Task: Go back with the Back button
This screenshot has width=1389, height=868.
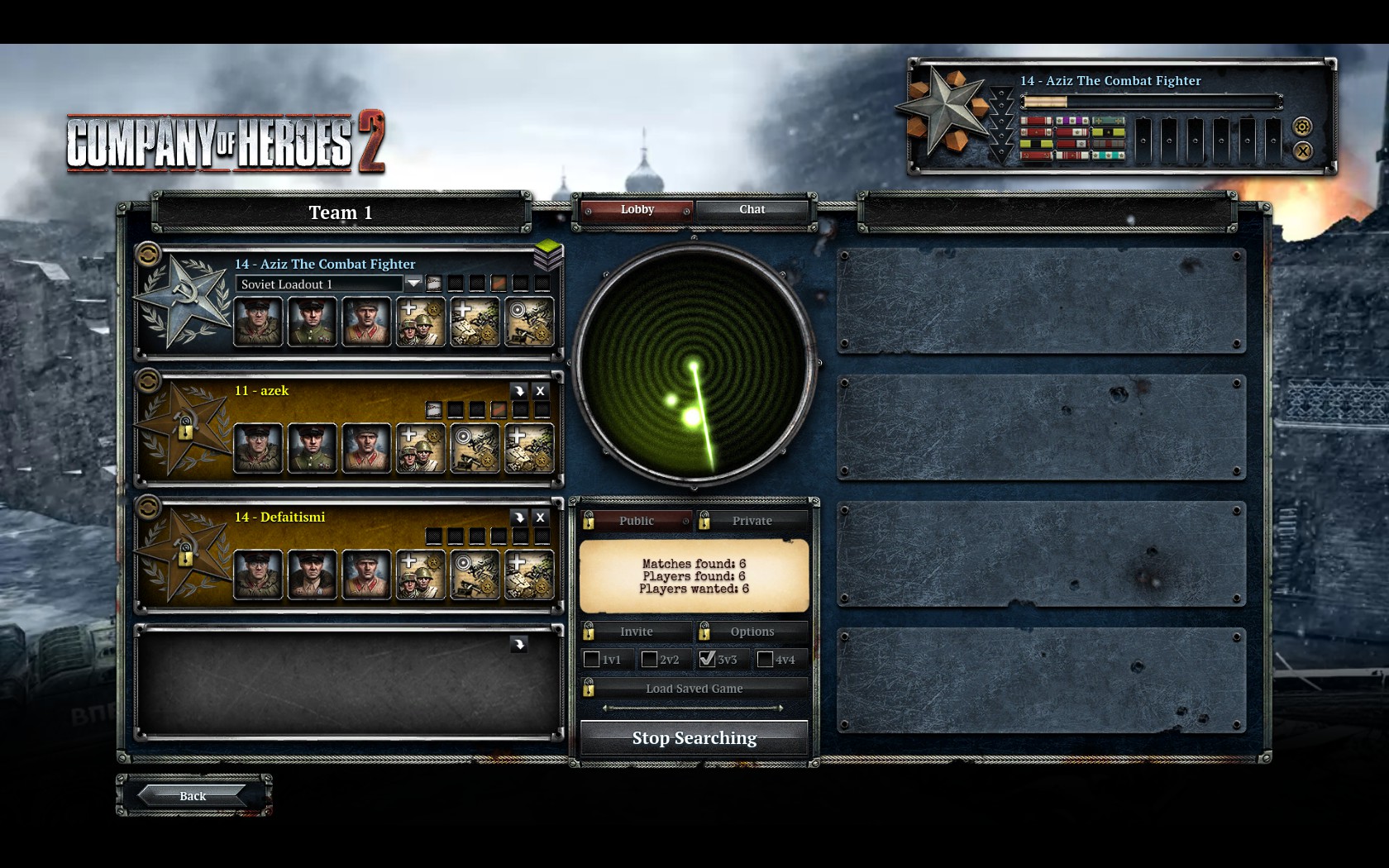Action: tap(193, 795)
